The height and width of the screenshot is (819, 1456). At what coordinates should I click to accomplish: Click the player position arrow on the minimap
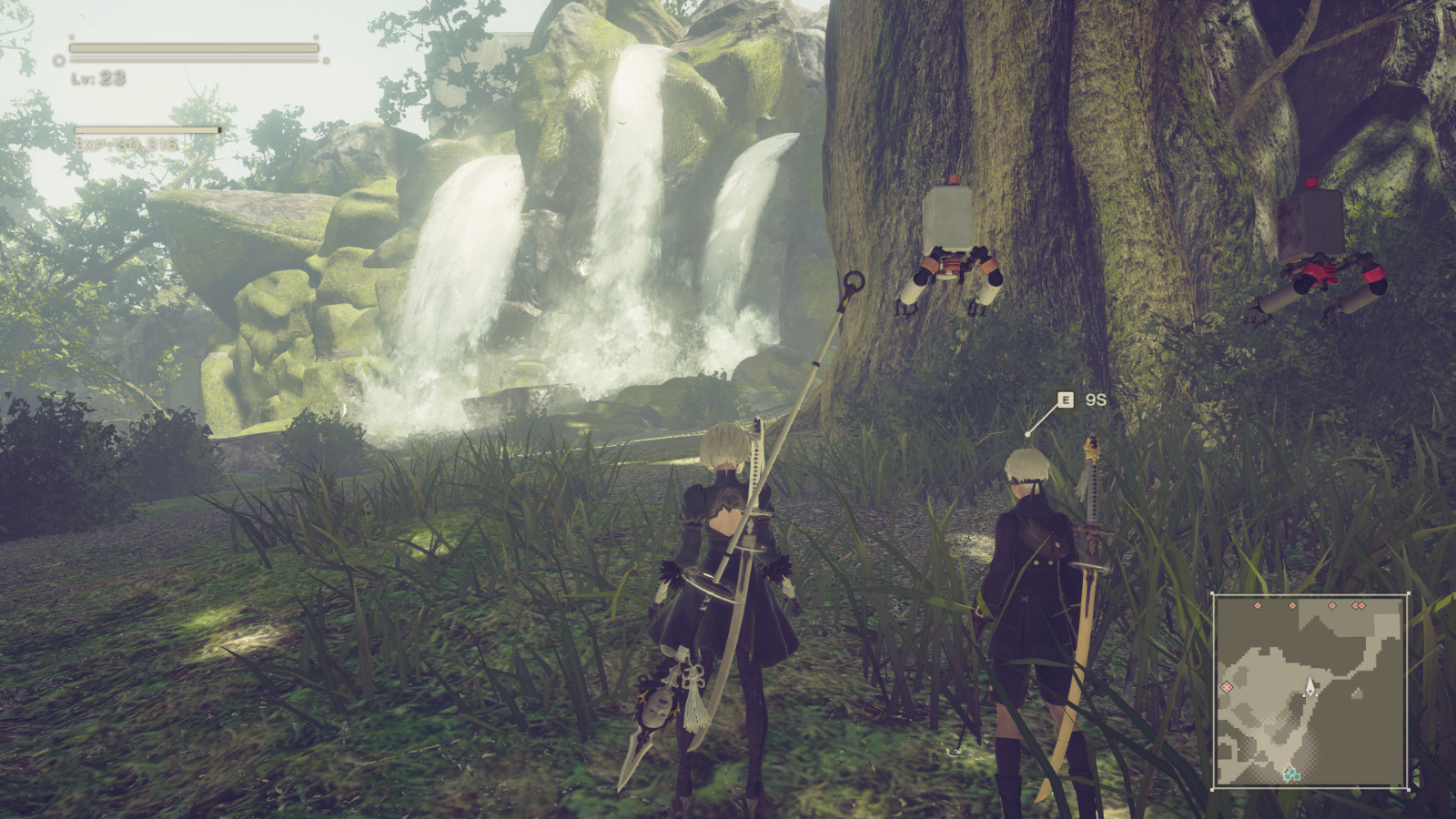tap(1309, 685)
